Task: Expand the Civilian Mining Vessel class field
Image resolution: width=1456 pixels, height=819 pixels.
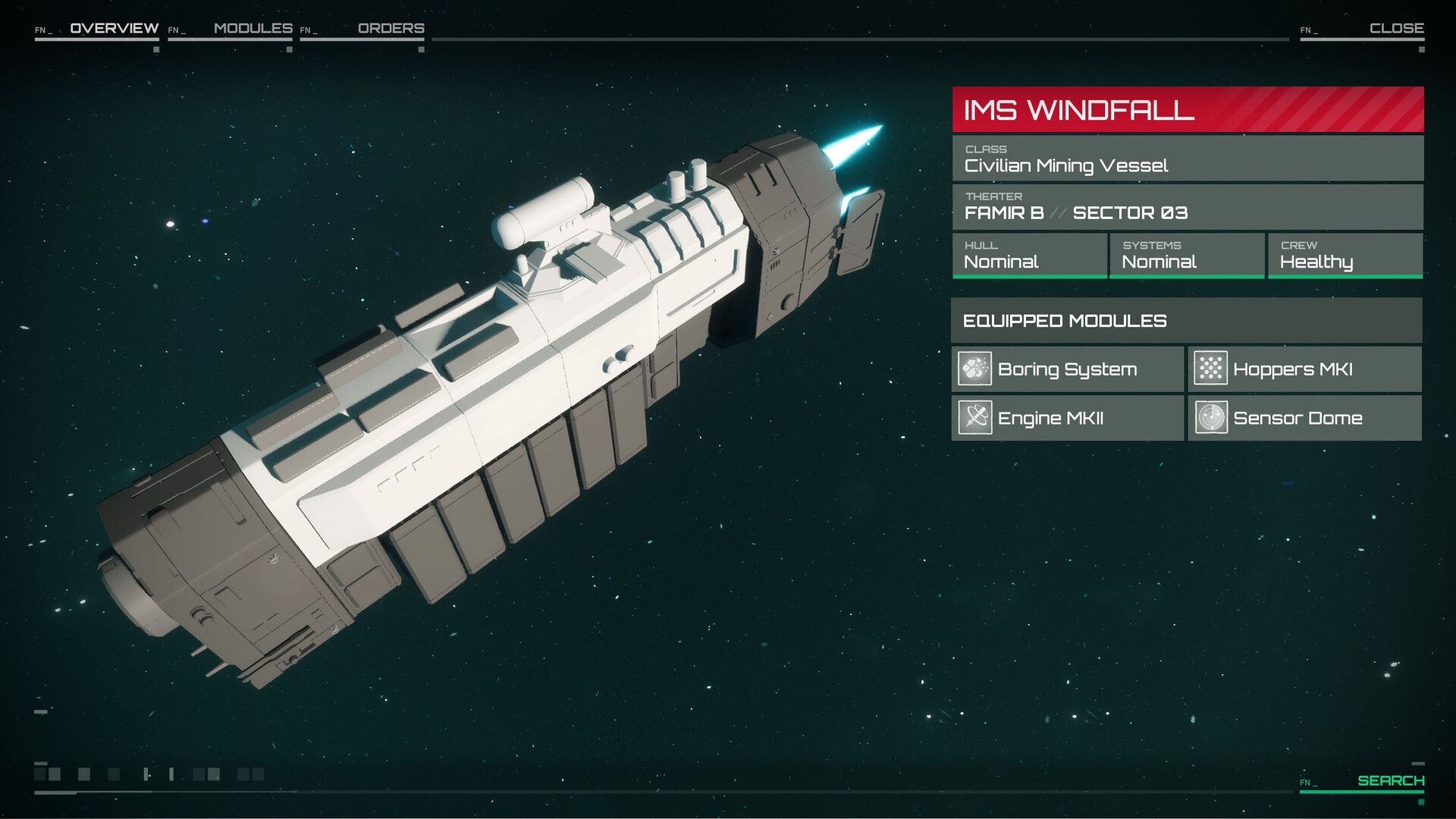Action: coord(1187,158)
